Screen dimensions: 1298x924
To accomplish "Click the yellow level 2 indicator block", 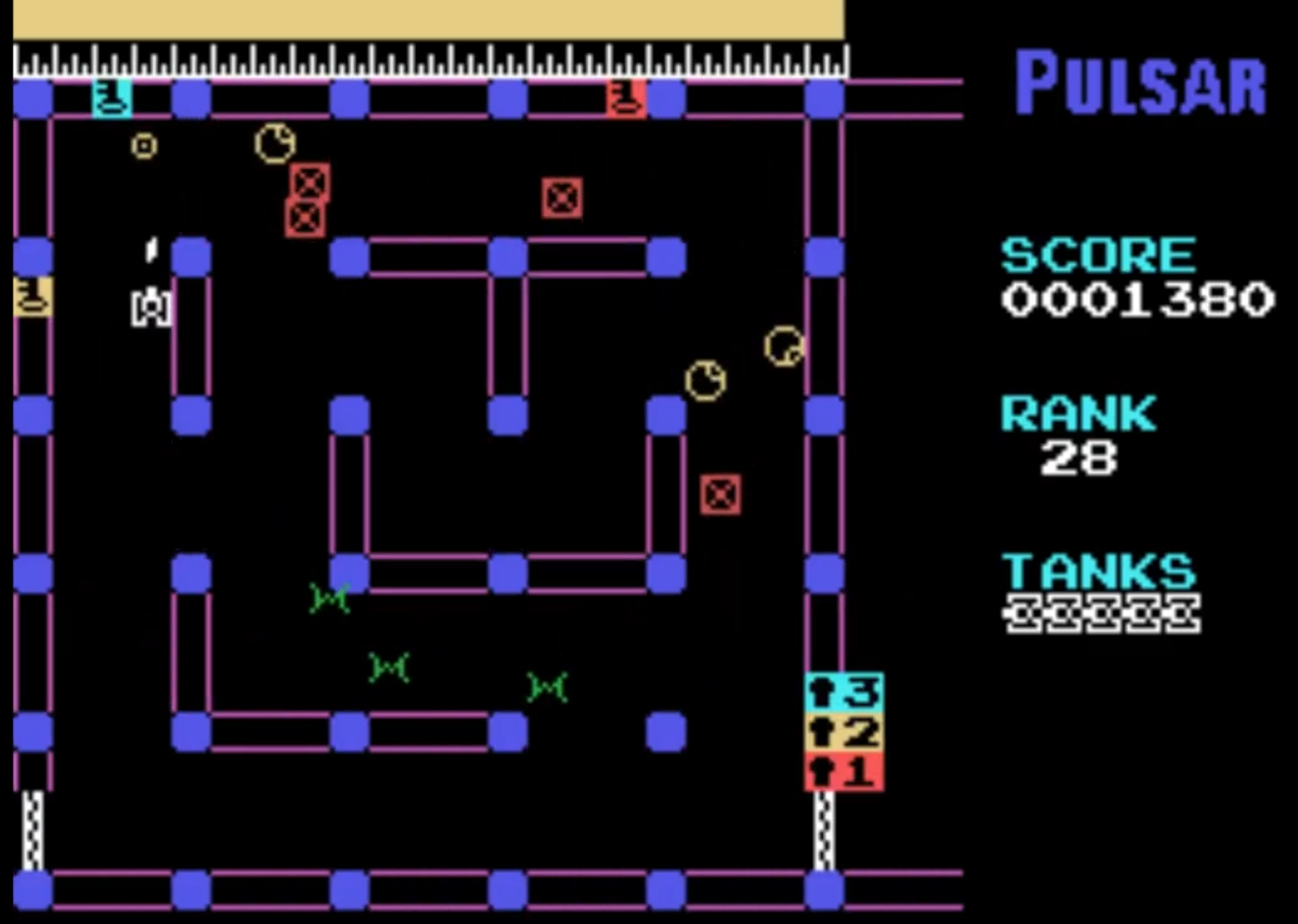I will pos(842,731).
